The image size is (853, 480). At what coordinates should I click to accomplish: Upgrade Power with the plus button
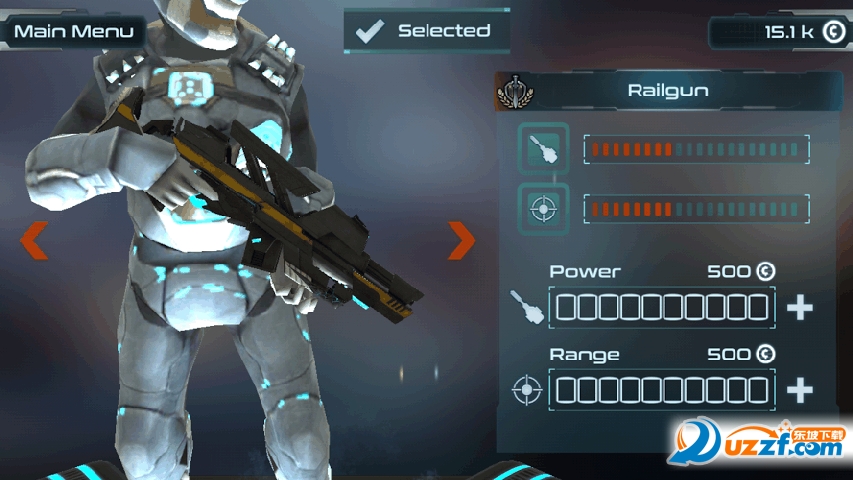[x=799, y=308]
